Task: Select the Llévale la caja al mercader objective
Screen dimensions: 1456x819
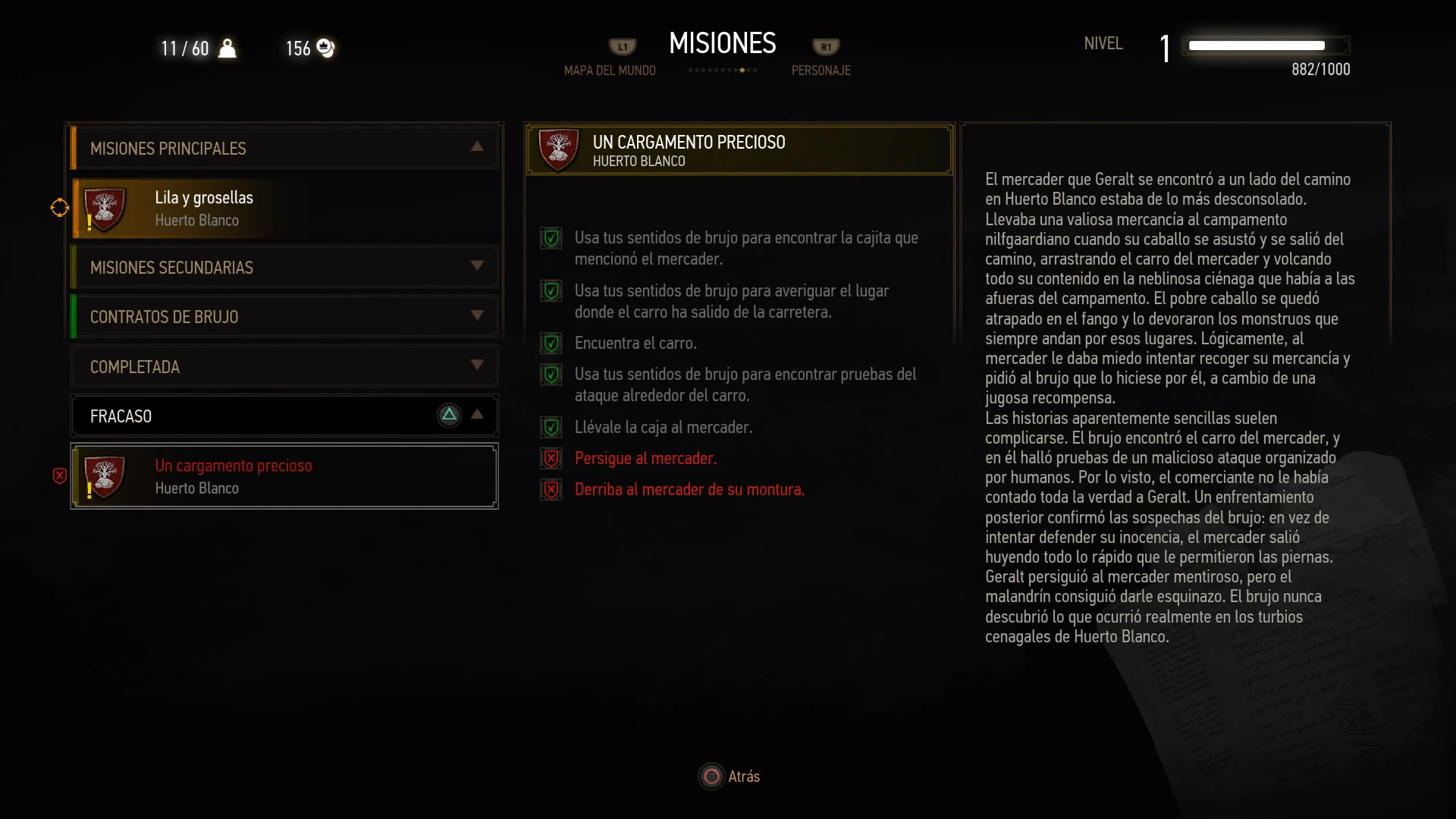Action: (663, 427)
